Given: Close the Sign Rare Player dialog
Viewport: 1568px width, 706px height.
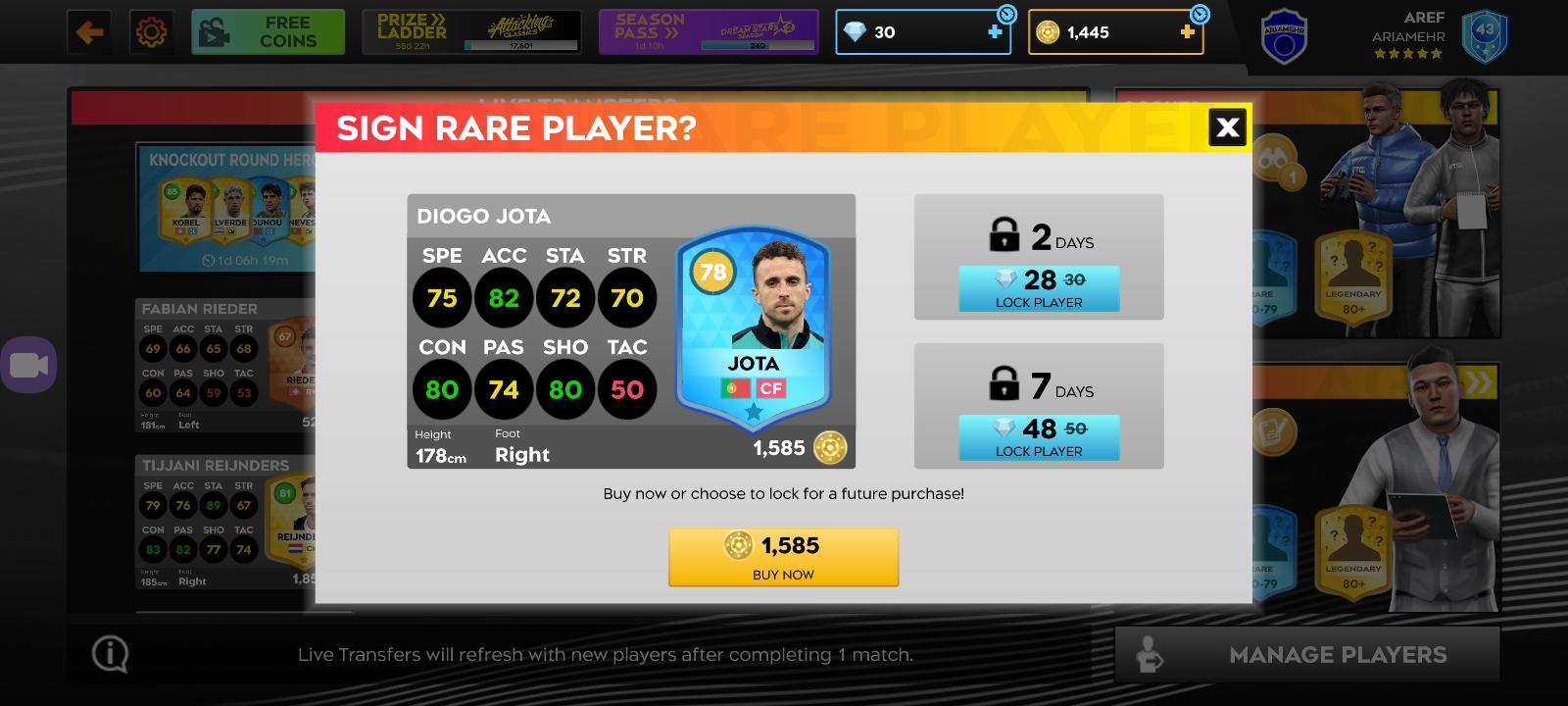Looking at the screenshot, I should tap(1227, 127).
